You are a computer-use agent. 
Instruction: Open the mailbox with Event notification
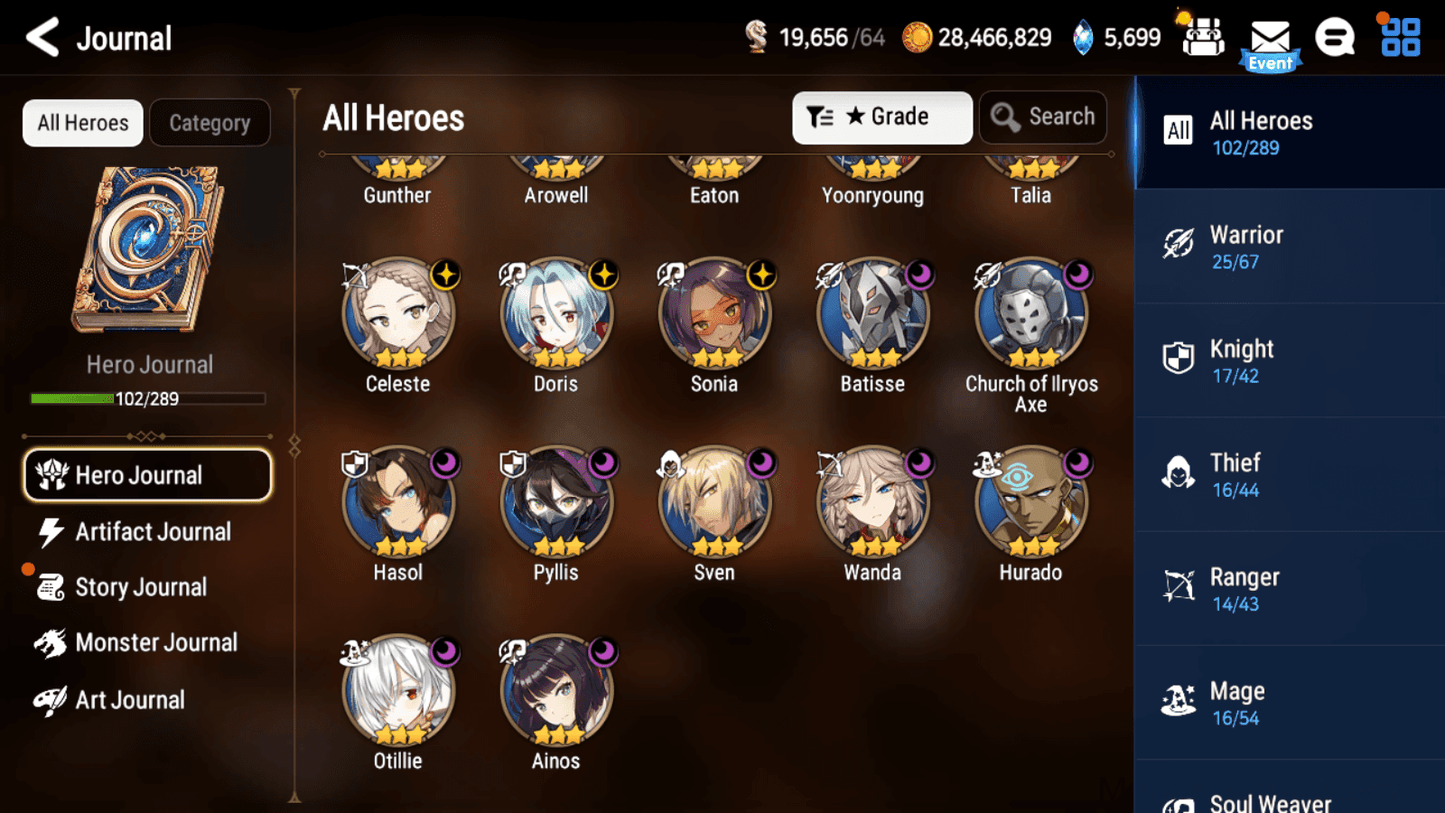[1270, 38]
